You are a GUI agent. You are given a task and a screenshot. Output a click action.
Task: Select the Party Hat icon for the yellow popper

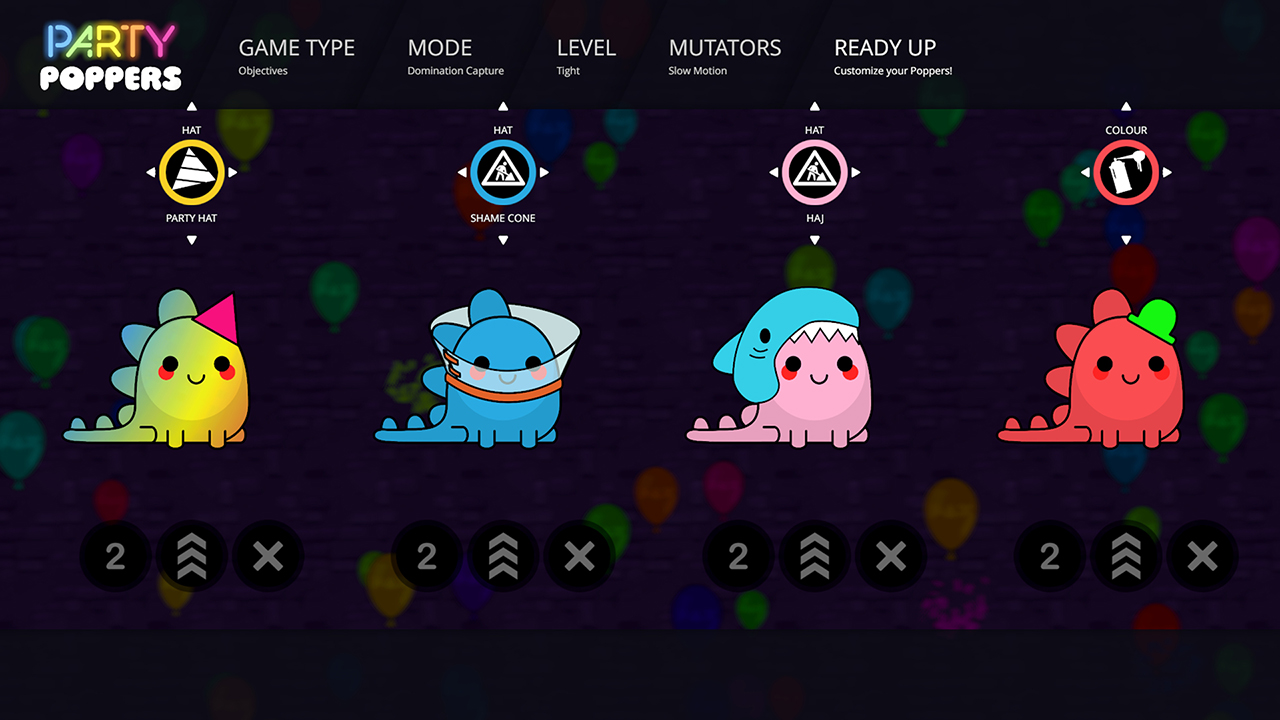[x=190, y=171]
